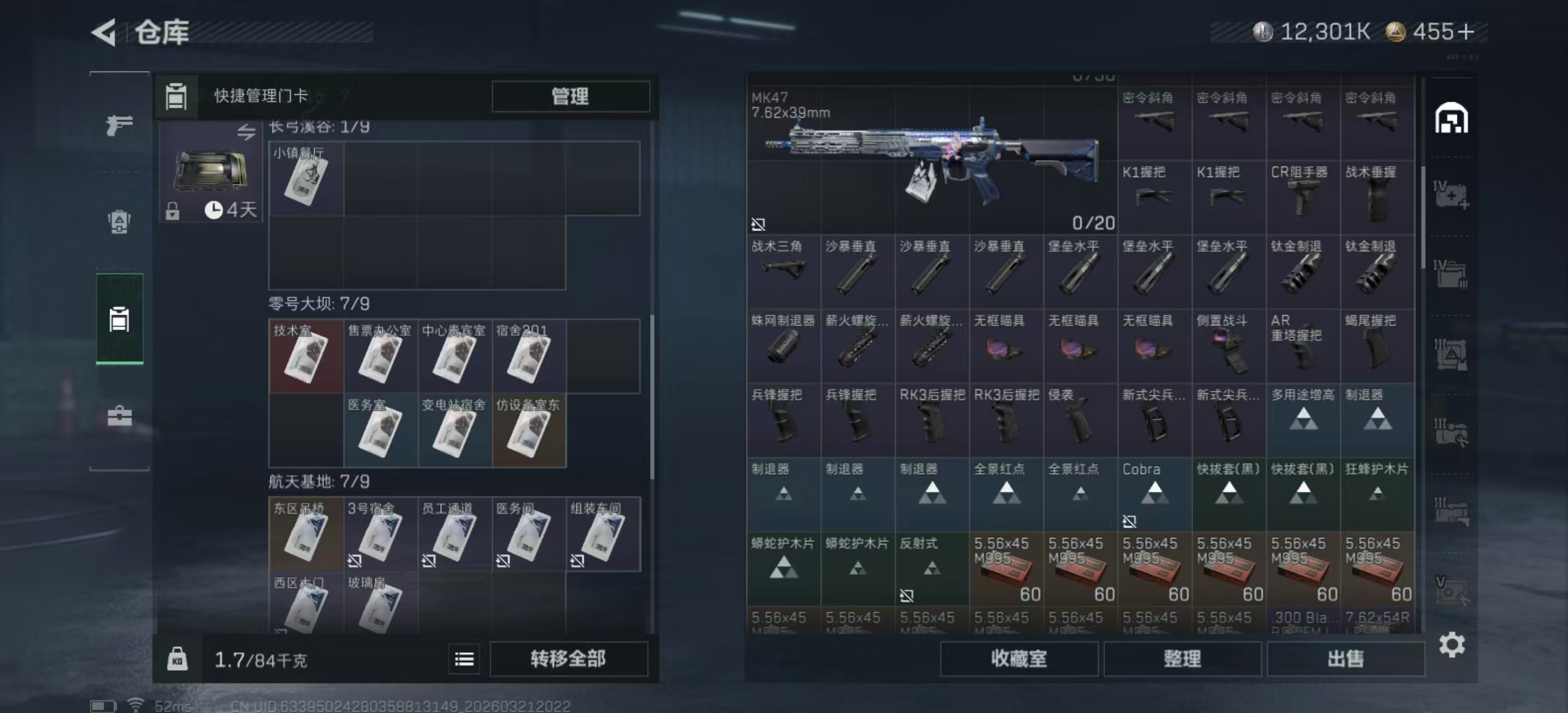The height and width of the screenshot is (713, 1568).
Task: Open the 收藏室 collection room
Action: 1018,659
